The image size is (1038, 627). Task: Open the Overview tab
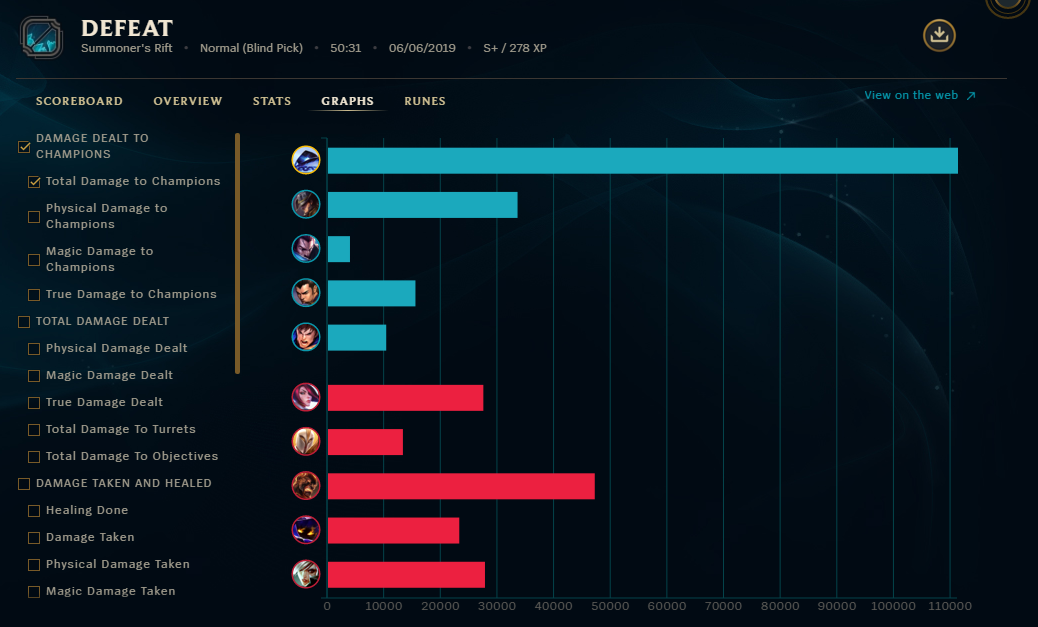pyautogui.click(x=188, y=101)
